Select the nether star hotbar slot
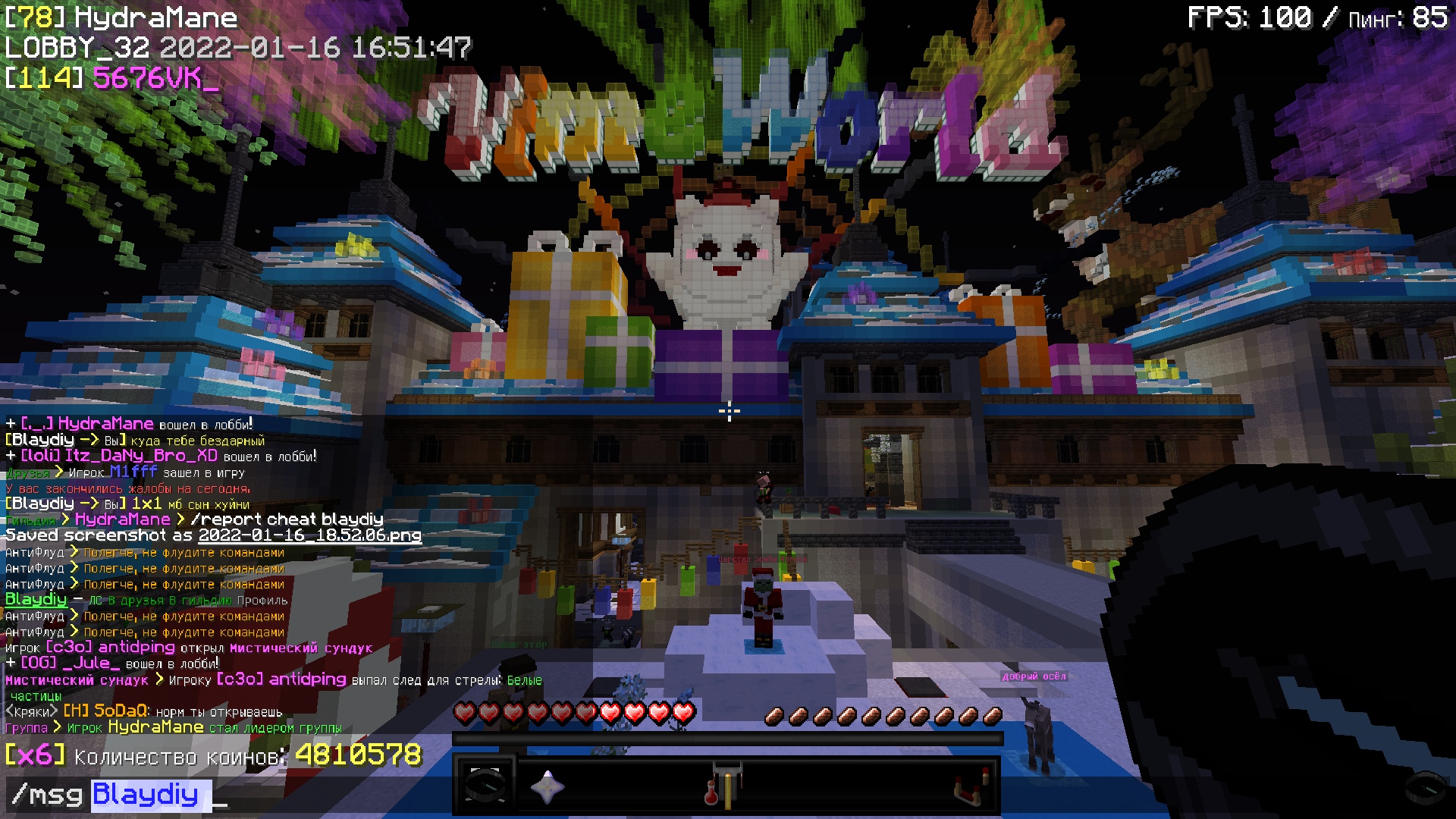The height and width of the screenshot is (819, 1456). [547, 787]
